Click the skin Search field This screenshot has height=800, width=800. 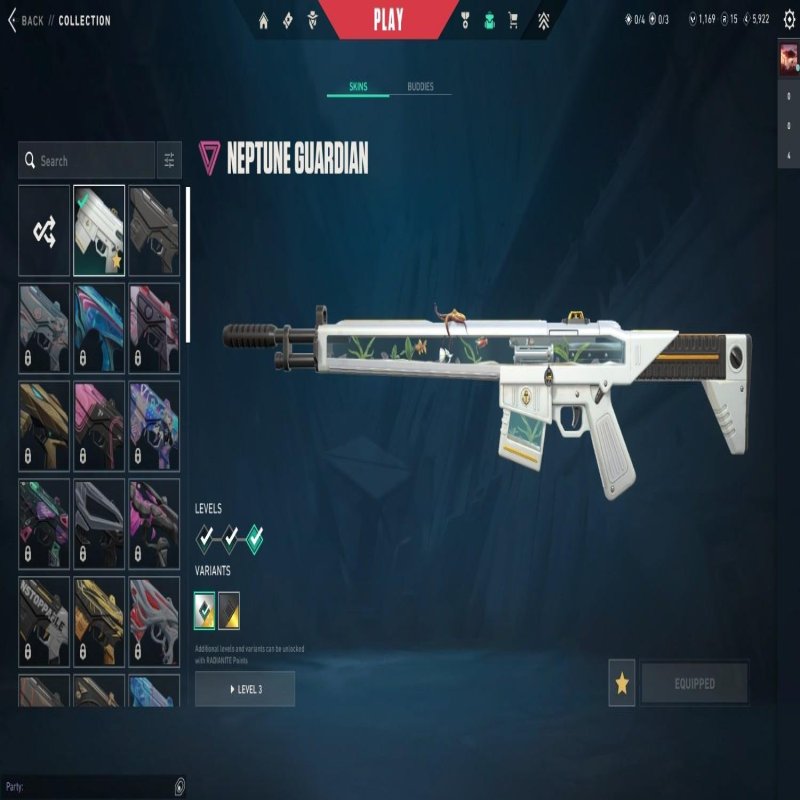click(90, 160)
